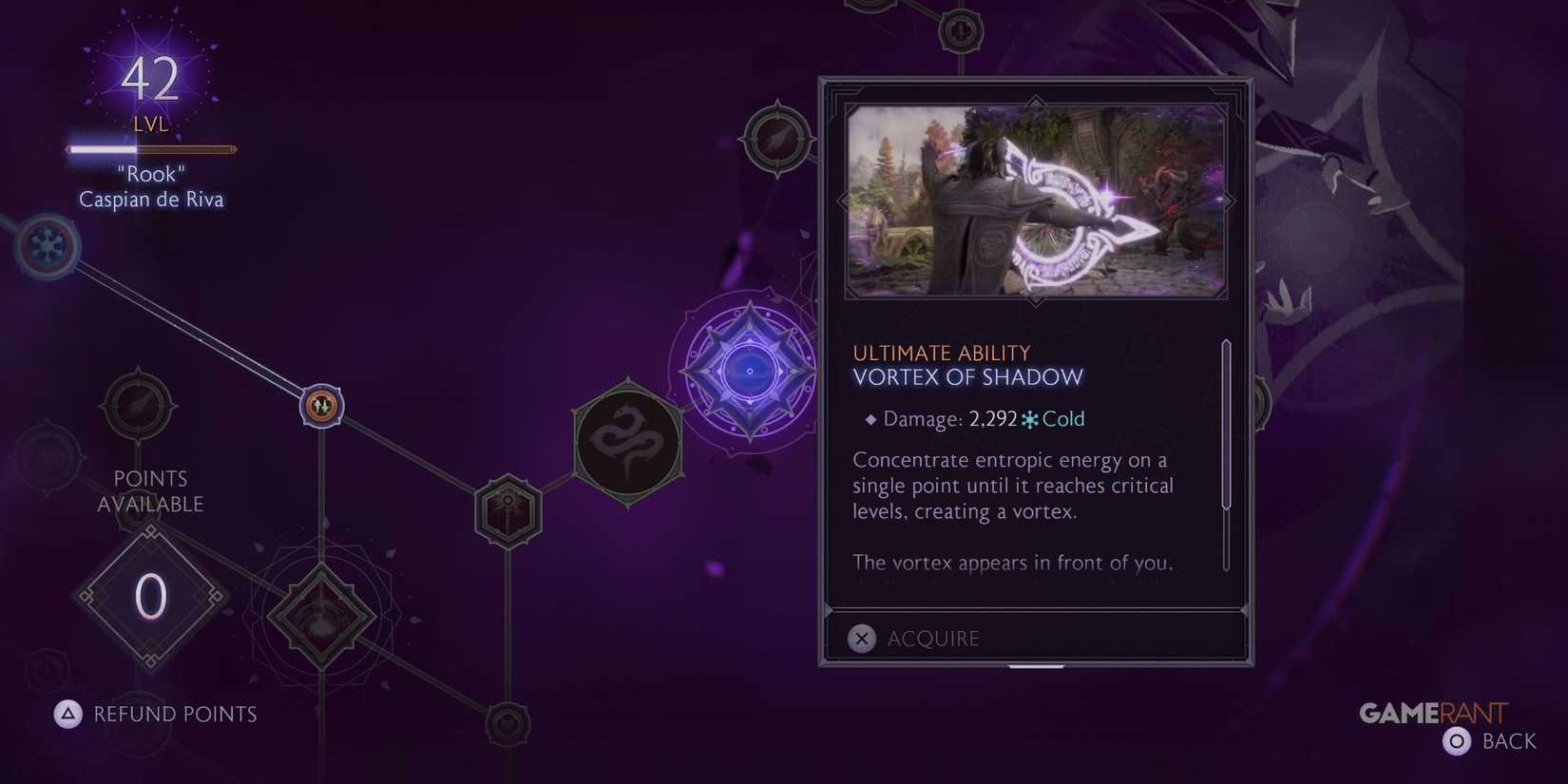The height and width of the screenshot is (784, 1568).
Task: Click the Cold damage snowflake icon
Action: pyautogui.click(x=1027, y=418)
